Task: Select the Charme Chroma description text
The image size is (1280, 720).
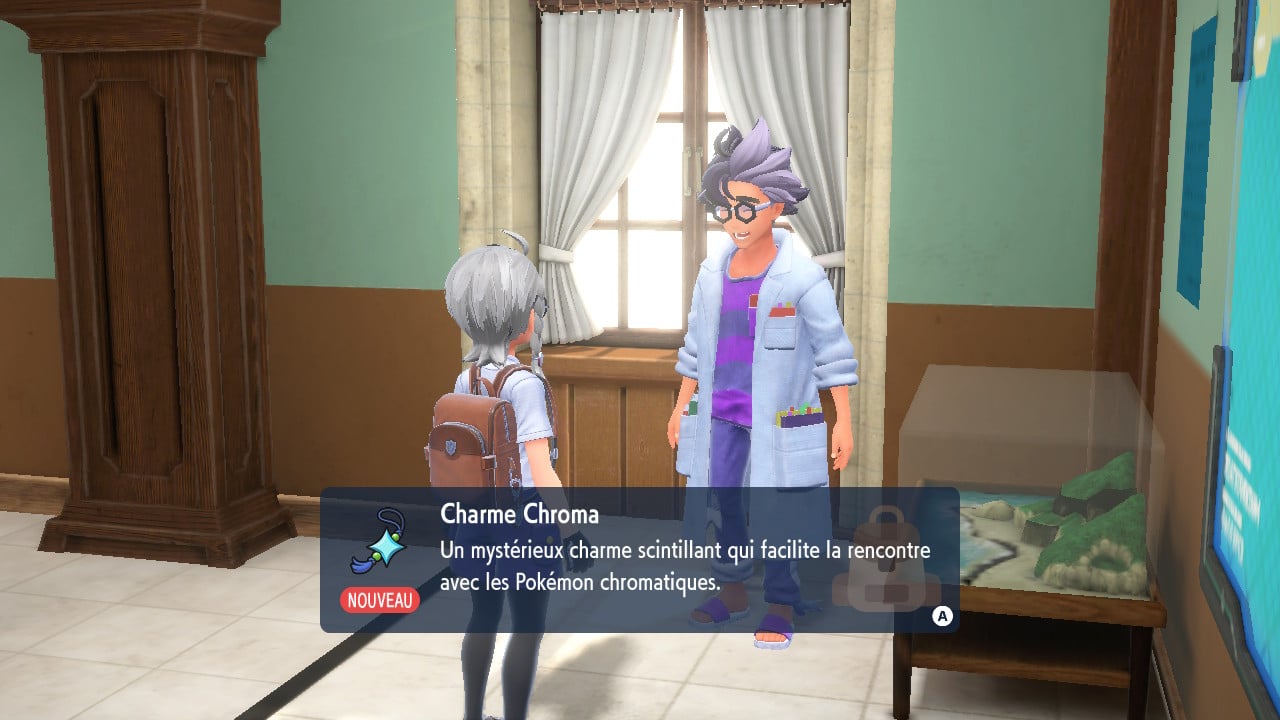Action: point(685,566)
